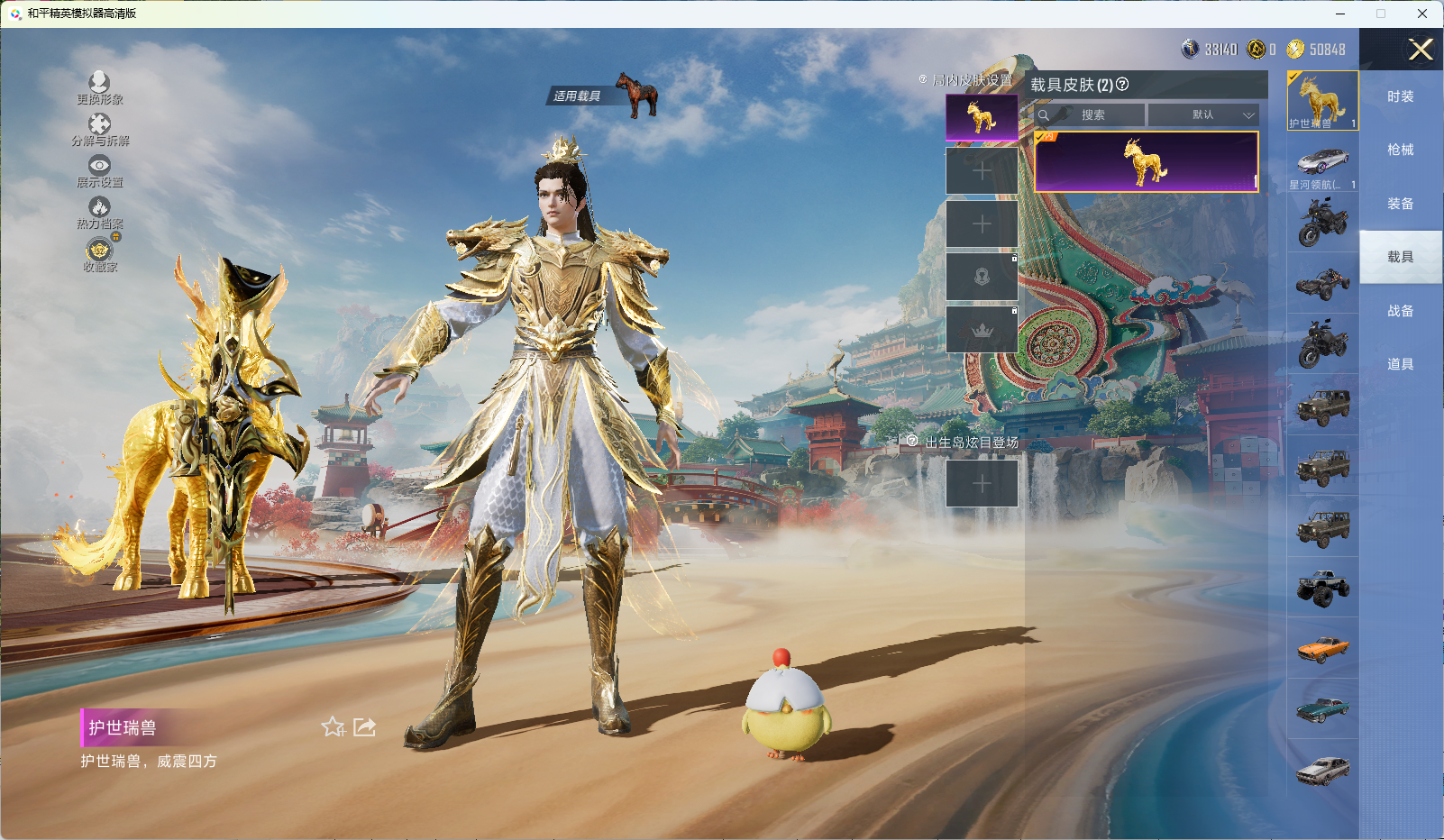Open the 收藏家 badge
The width and height of the screenshot is (1444, 840).
[x=99, y=250]
